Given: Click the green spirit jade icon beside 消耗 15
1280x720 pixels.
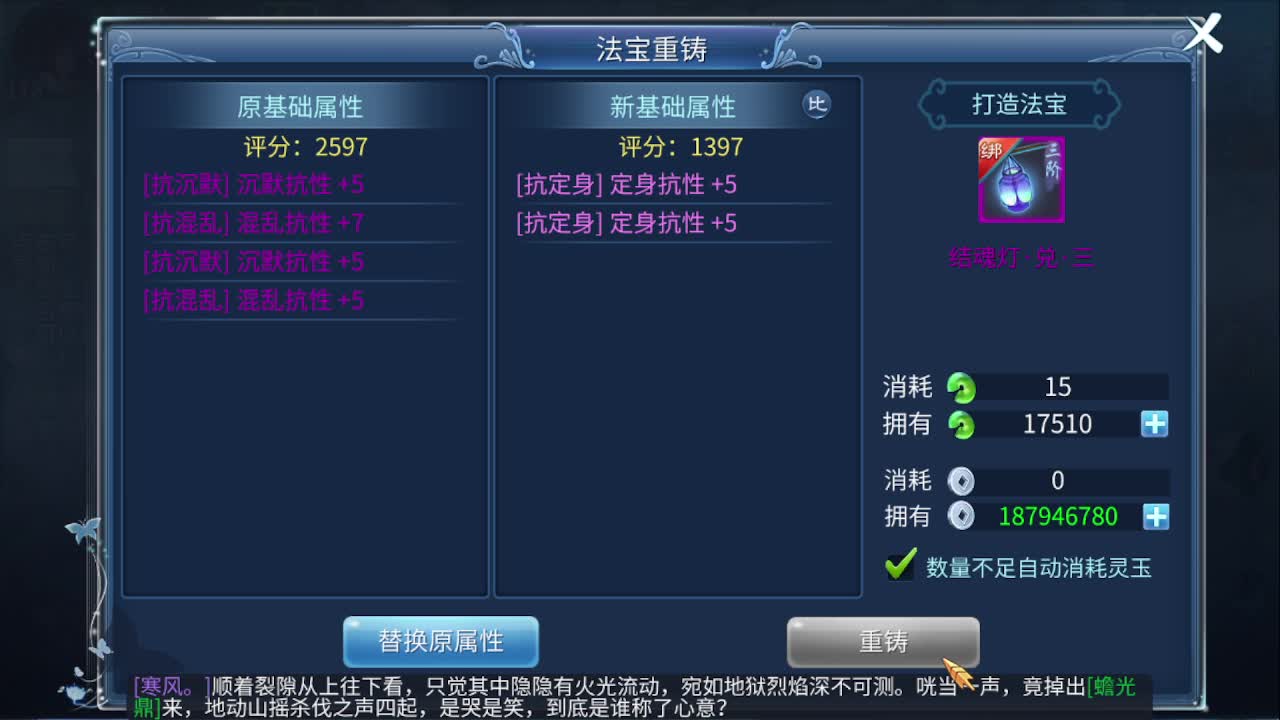Looking at the screenshot, I should pos(963,387).
